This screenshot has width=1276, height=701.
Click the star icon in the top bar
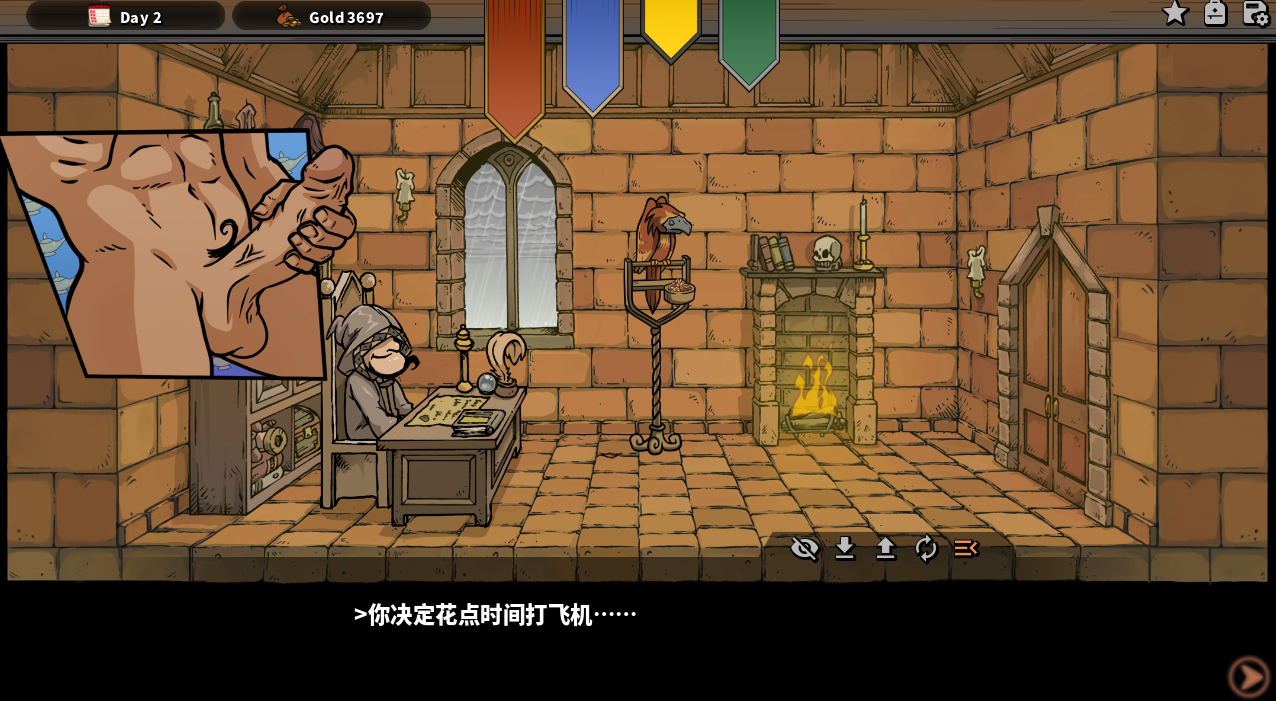click(x=1174, y=13)
